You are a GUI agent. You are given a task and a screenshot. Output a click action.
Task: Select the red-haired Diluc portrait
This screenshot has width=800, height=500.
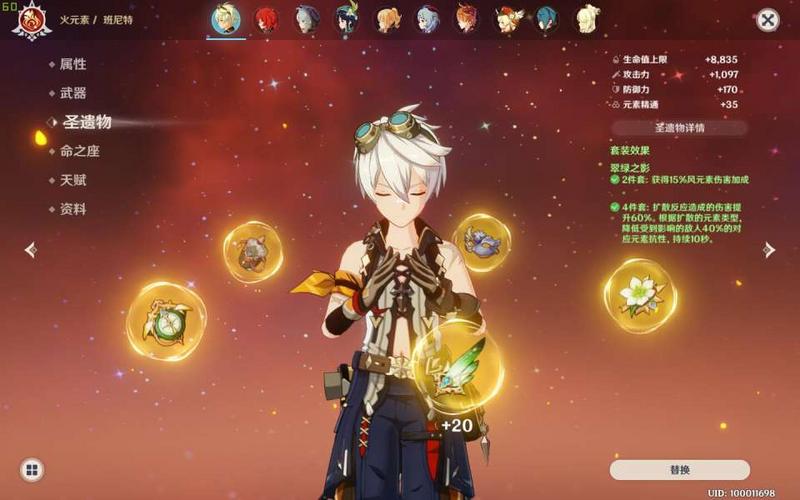[x=266, y=19]
